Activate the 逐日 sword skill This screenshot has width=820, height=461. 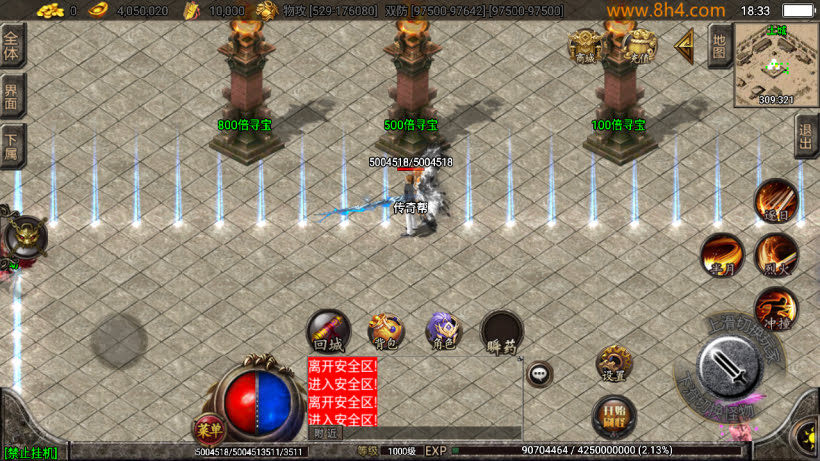[775, 201]
